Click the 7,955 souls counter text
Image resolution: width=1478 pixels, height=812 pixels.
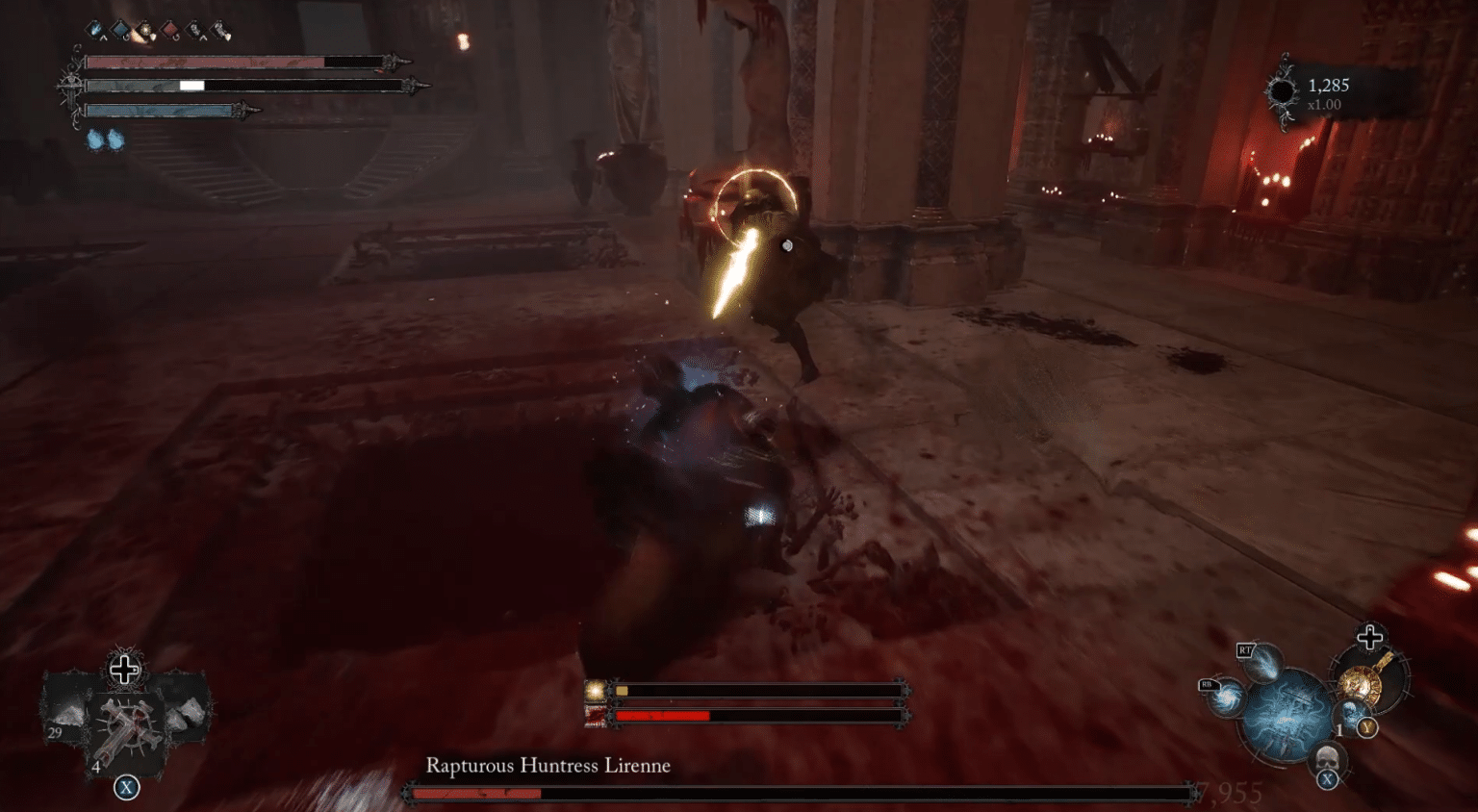1229,791
